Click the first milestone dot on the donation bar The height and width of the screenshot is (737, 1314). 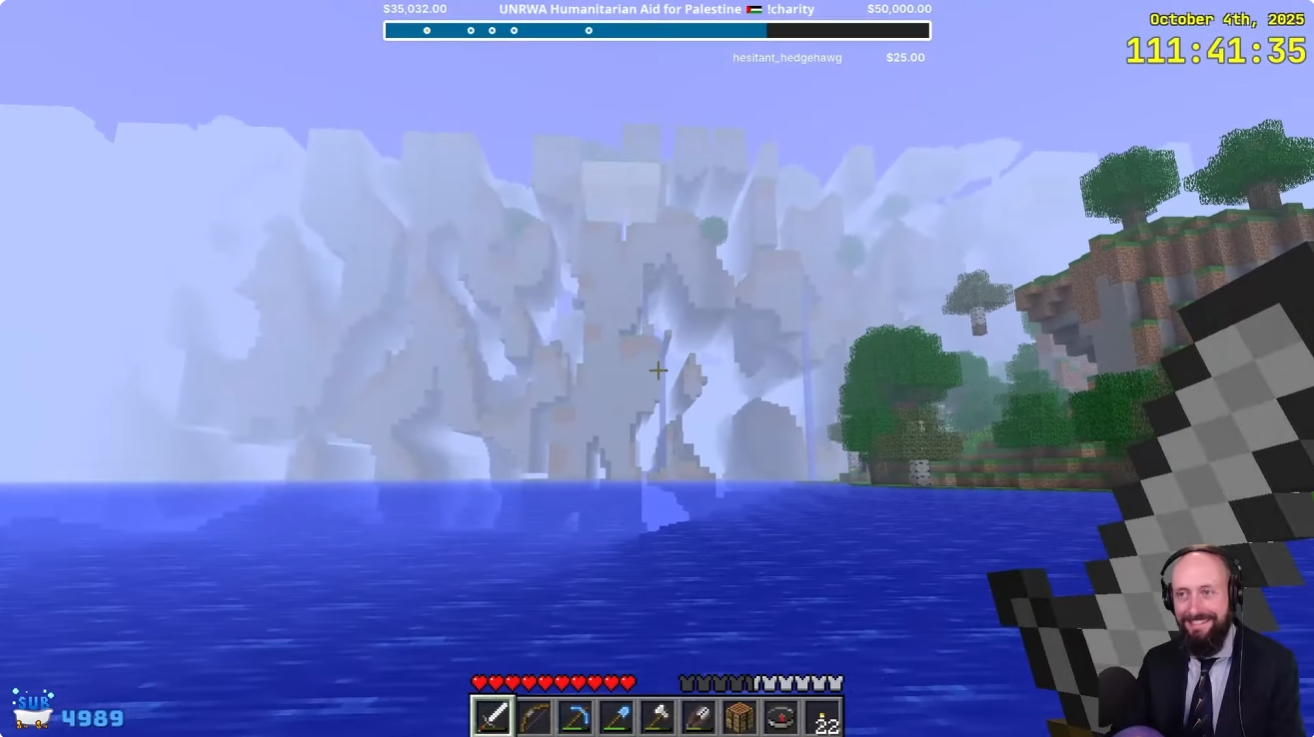pos(427,31)
